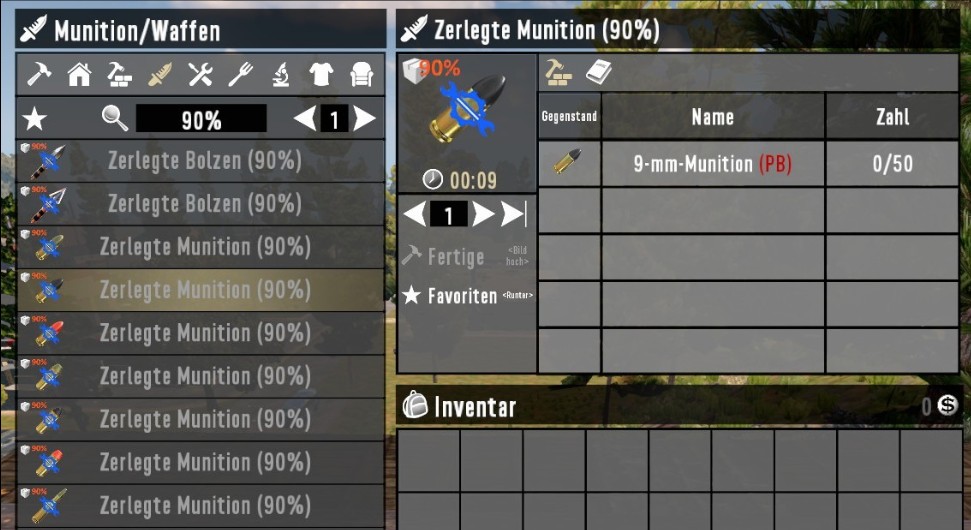
Task: Click the Fertige craft button
Action: click(x=456, y=257)
